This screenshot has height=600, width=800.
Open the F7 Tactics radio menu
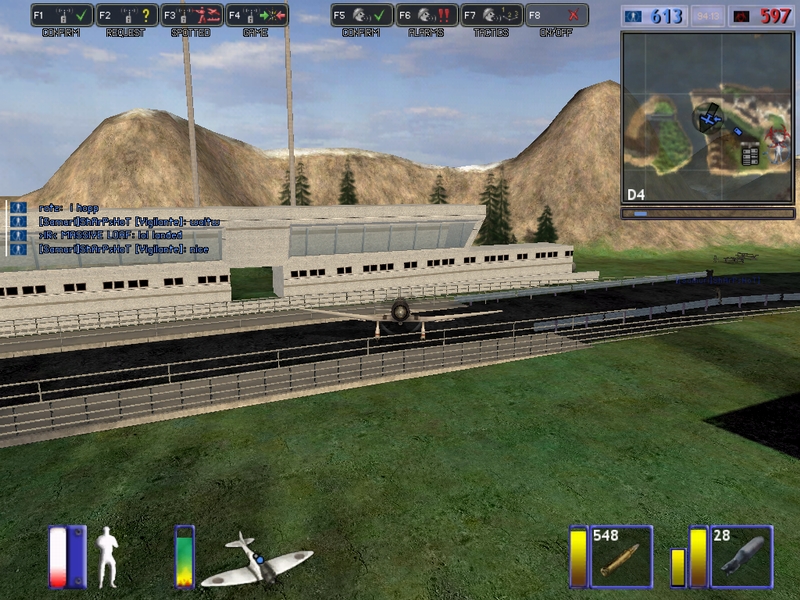pyautogui.click(x=491, y=15)
